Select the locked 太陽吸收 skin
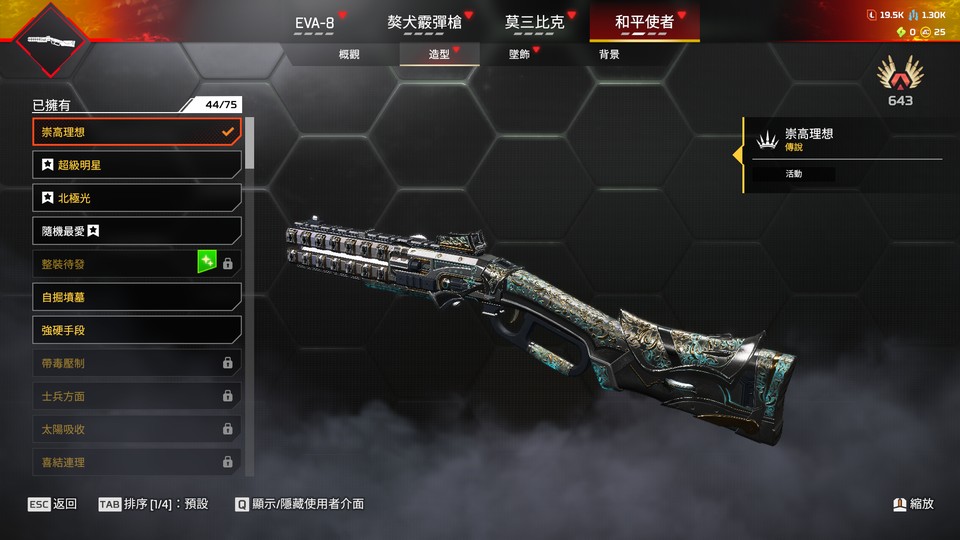The image size is (960, 540). pyautogui.click(x=137, y=429)
